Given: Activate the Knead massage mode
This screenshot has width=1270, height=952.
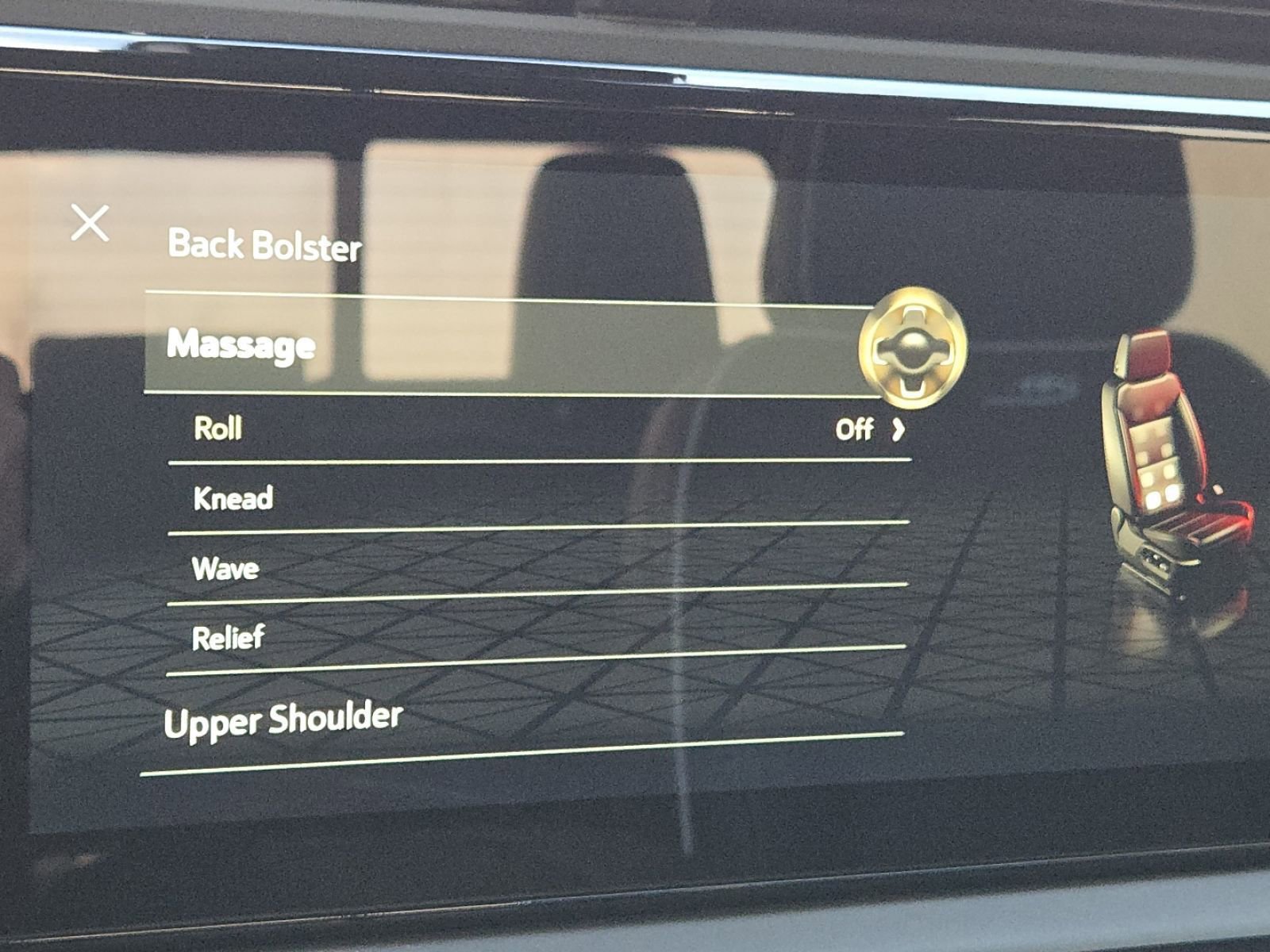Looking at the screenshot, I should pyautogui.click(x=233, y=498).
